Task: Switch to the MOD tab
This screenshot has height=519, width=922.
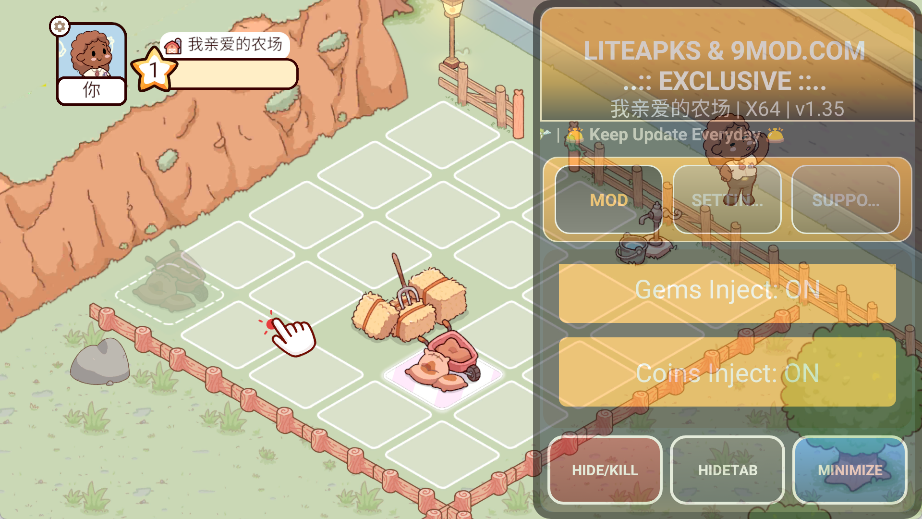Action: 608,200
